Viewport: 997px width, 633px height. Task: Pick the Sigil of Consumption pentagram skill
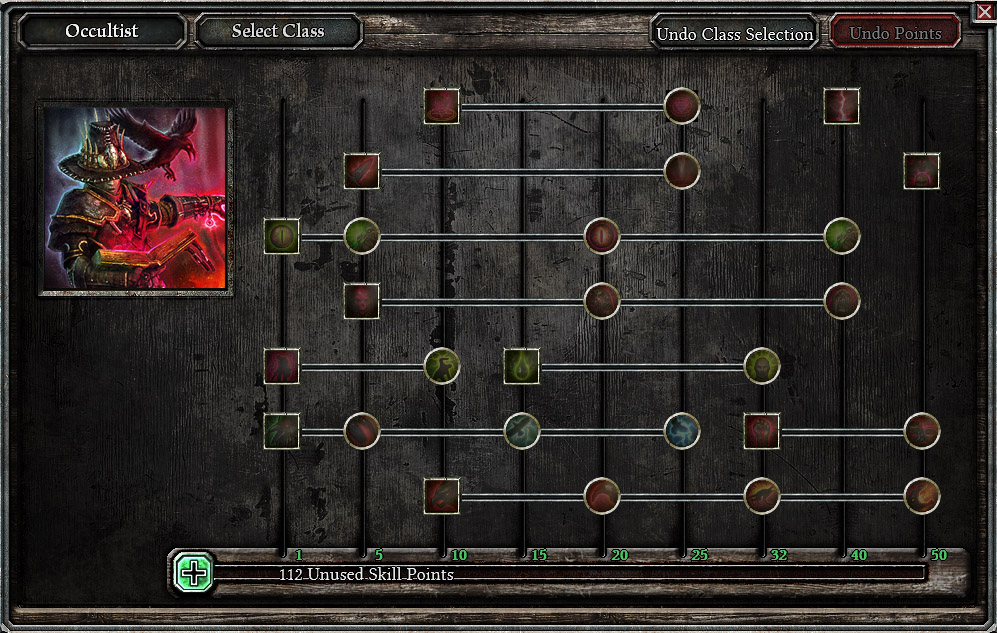(442, 106)
